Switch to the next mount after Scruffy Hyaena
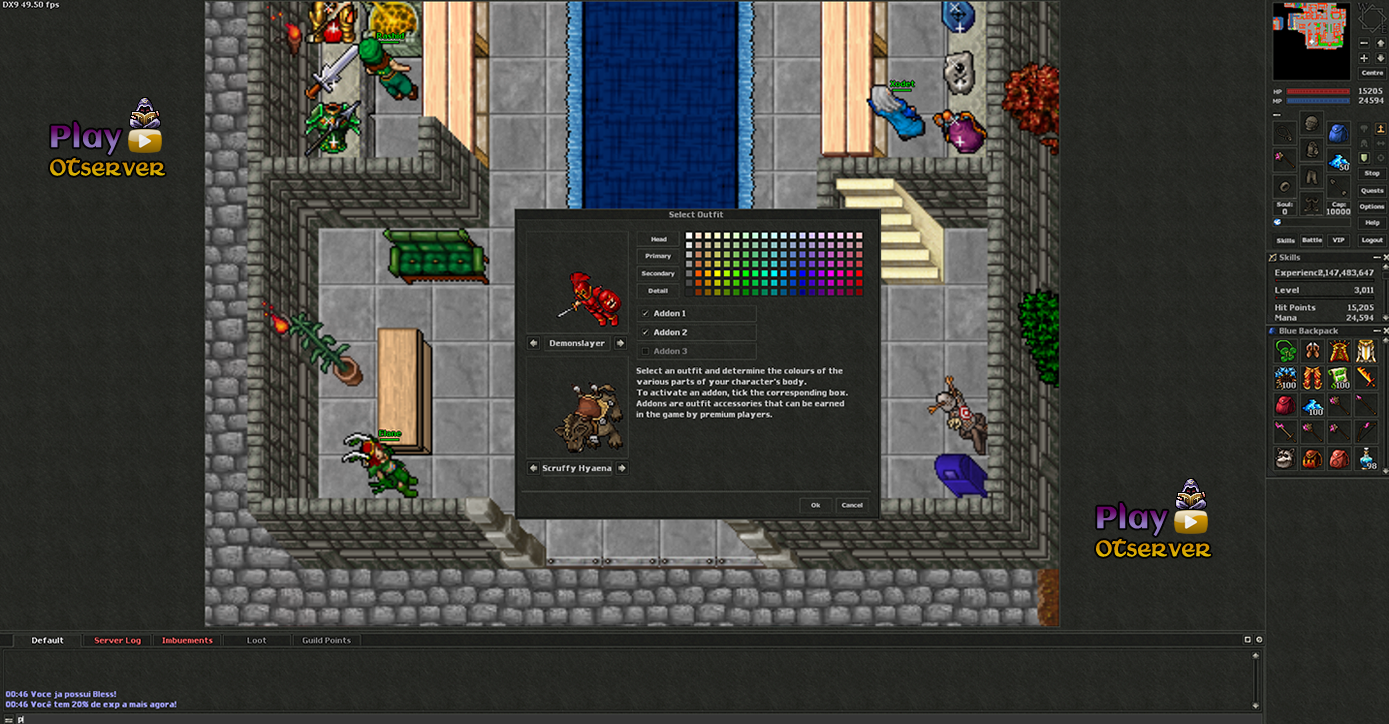The image size is (1389, 724). 621,468
